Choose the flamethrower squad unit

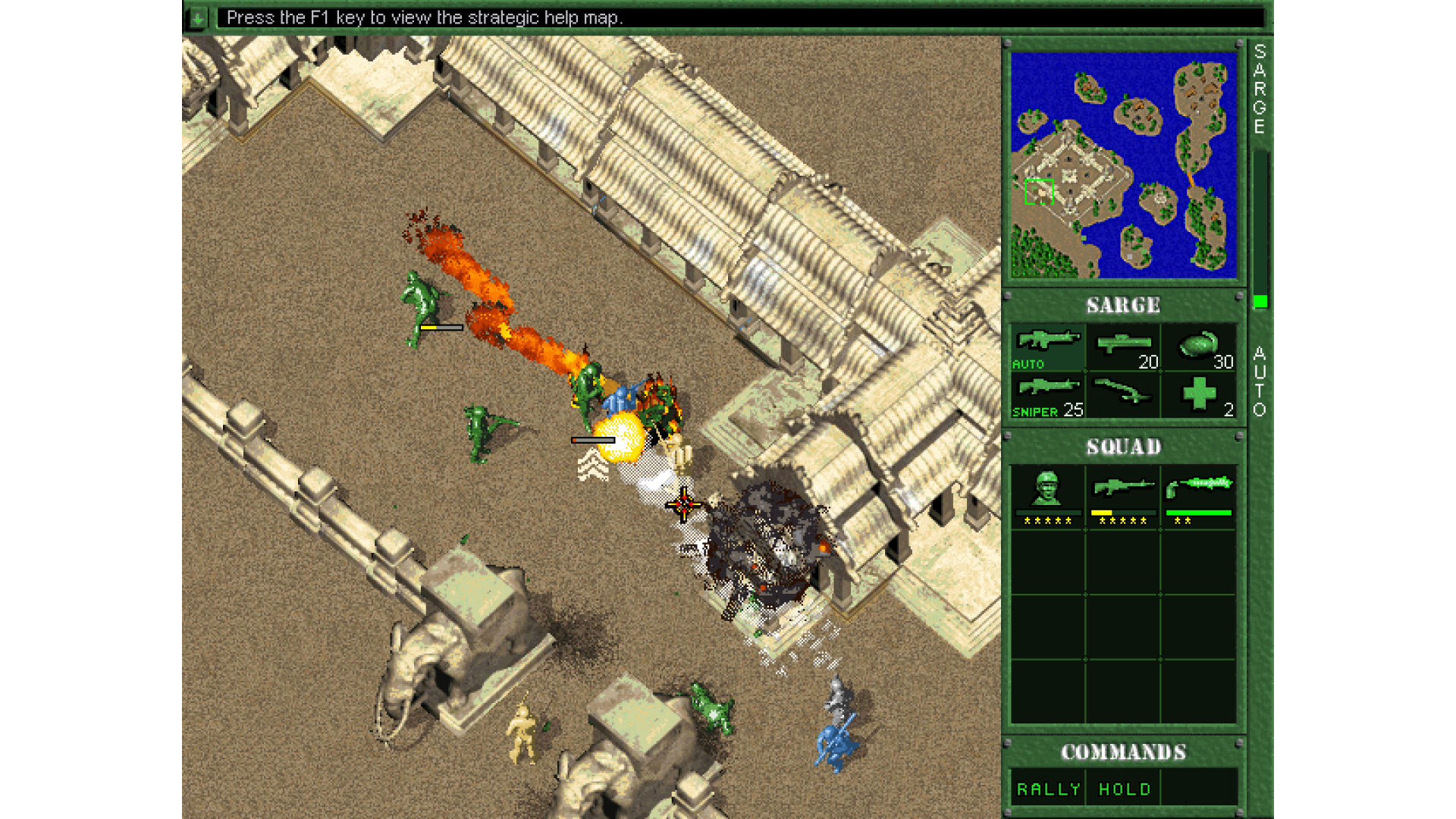click(1199, 497)
